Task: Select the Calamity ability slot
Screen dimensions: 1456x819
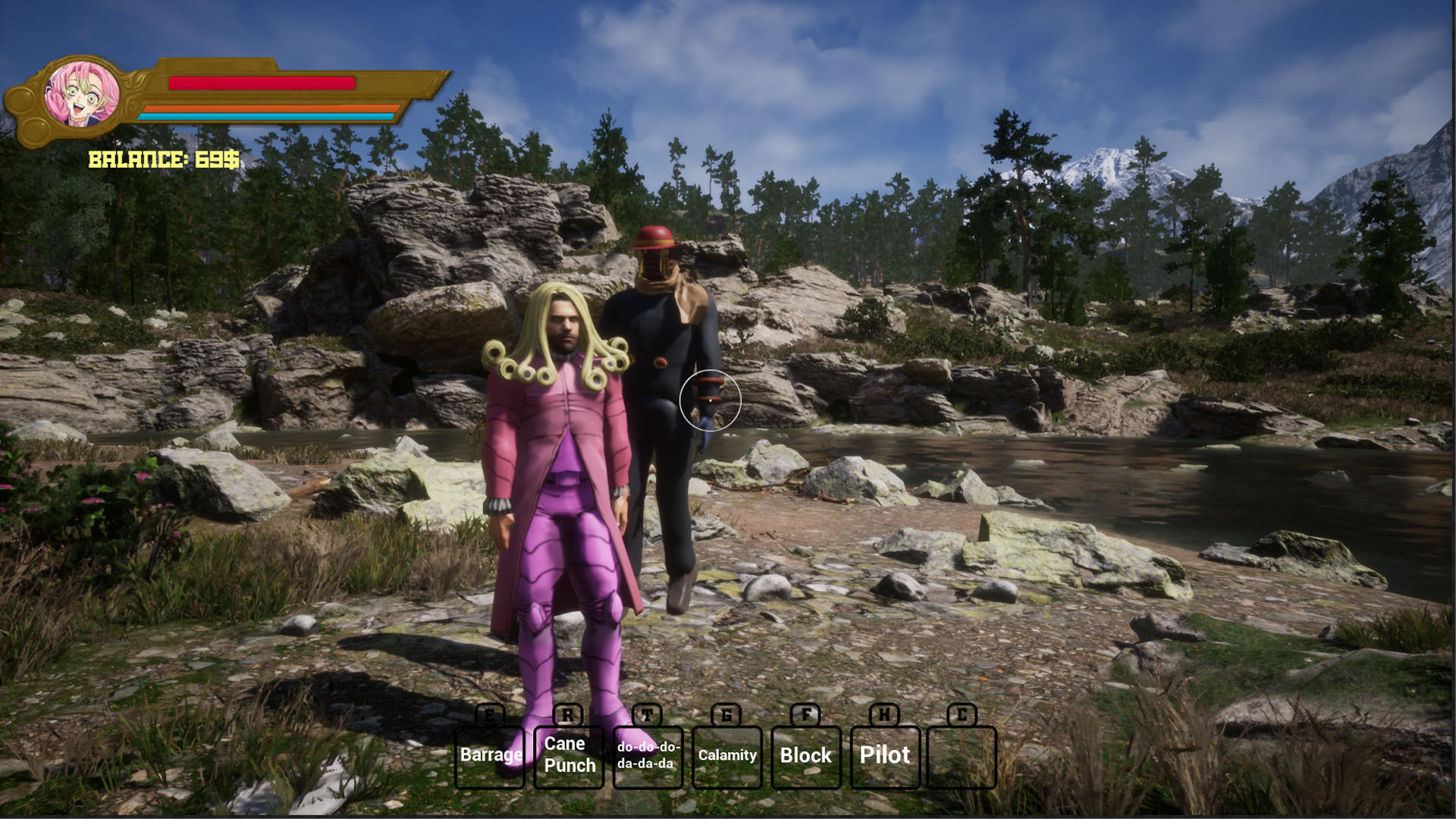Action: tap(727, 755)
